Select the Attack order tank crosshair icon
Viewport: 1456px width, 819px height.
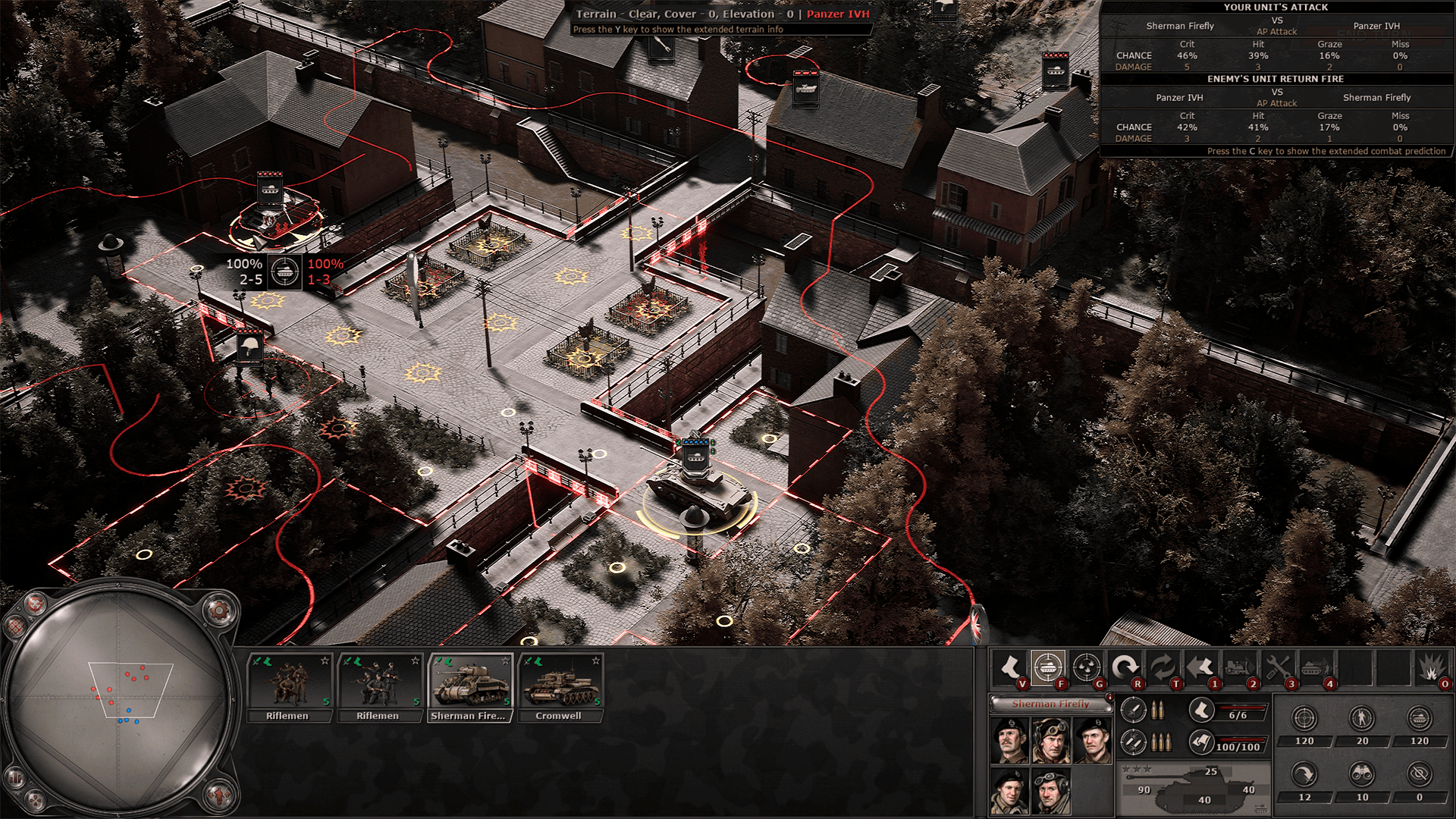[x=1048, y=666]
